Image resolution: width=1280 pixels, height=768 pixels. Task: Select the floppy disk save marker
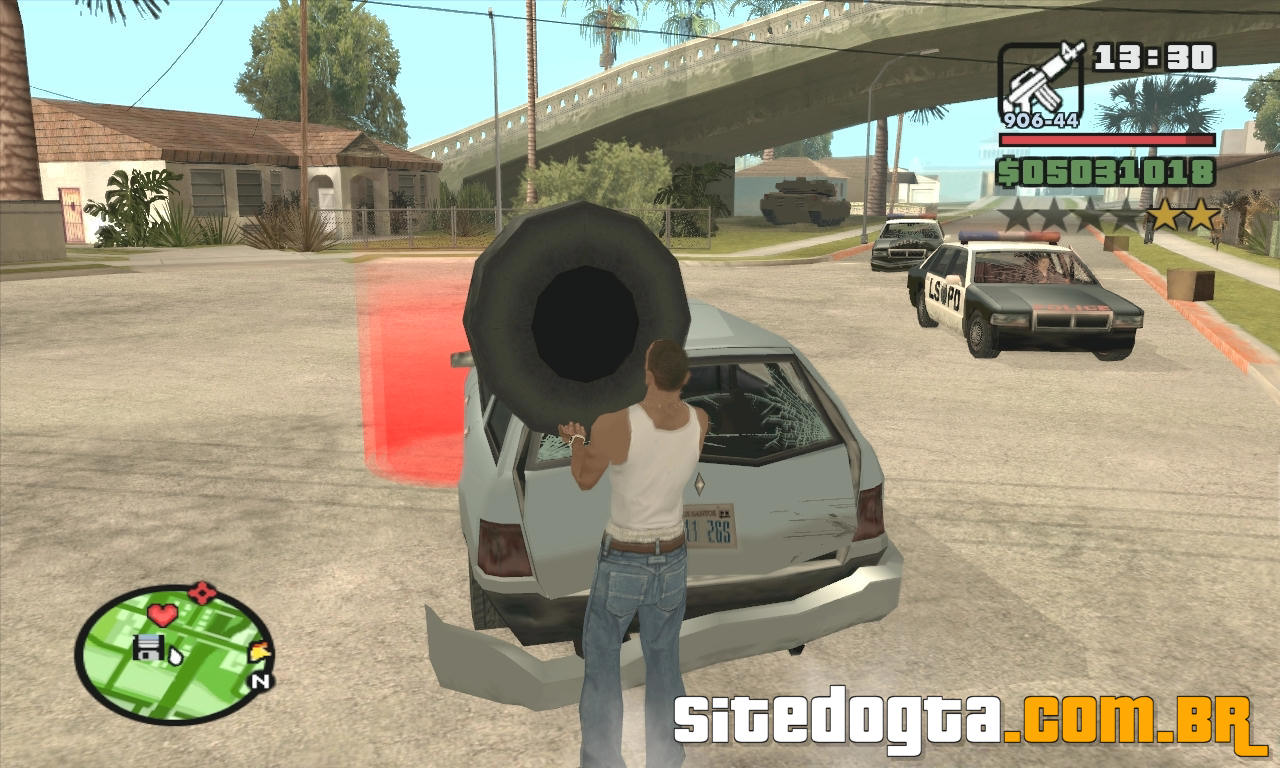click(x=147, y=647)
